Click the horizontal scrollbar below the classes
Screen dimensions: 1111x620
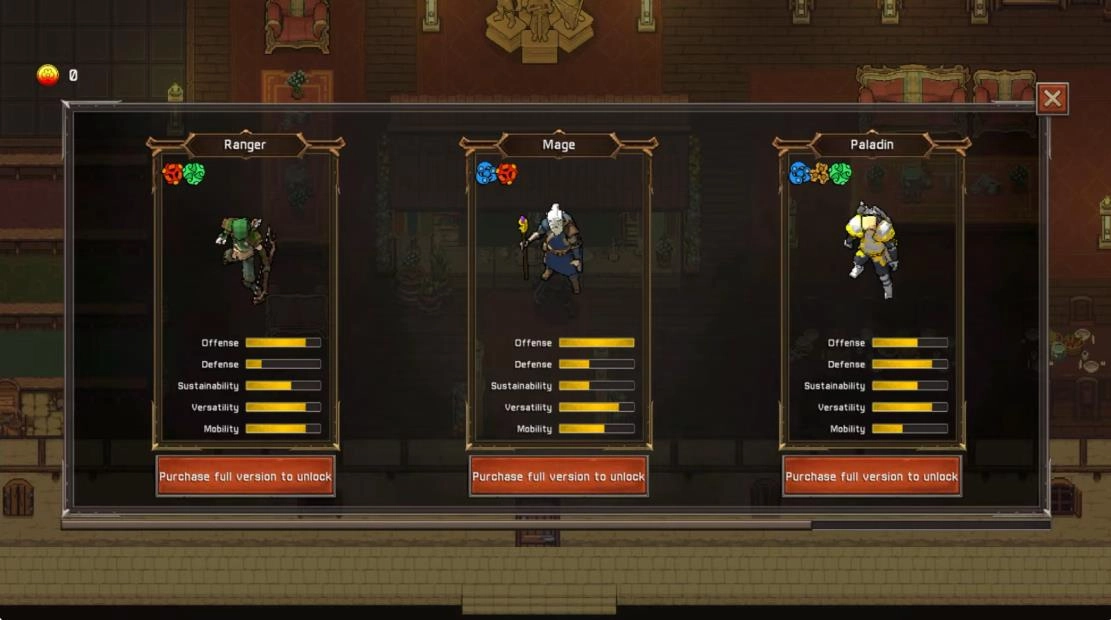point(436,523)
